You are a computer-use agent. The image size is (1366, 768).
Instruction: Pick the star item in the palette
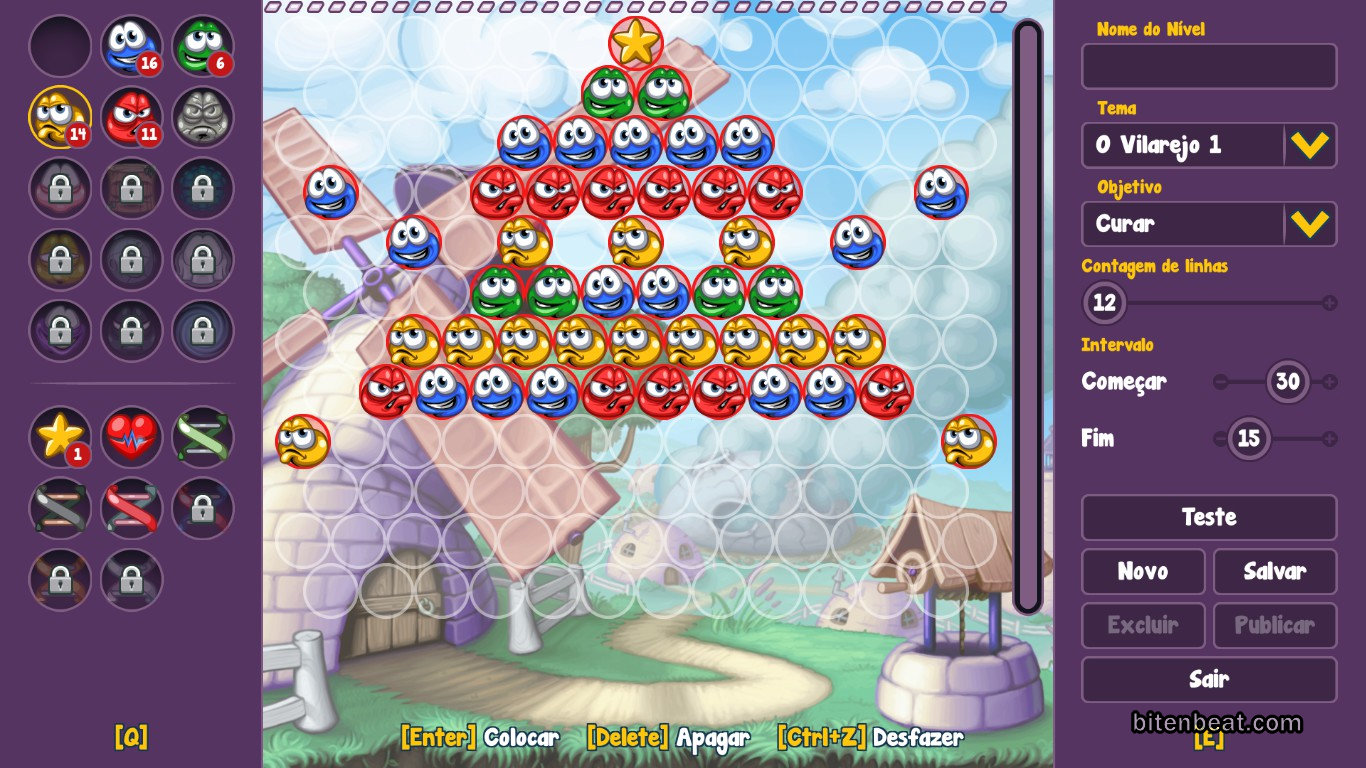point(60,436)
